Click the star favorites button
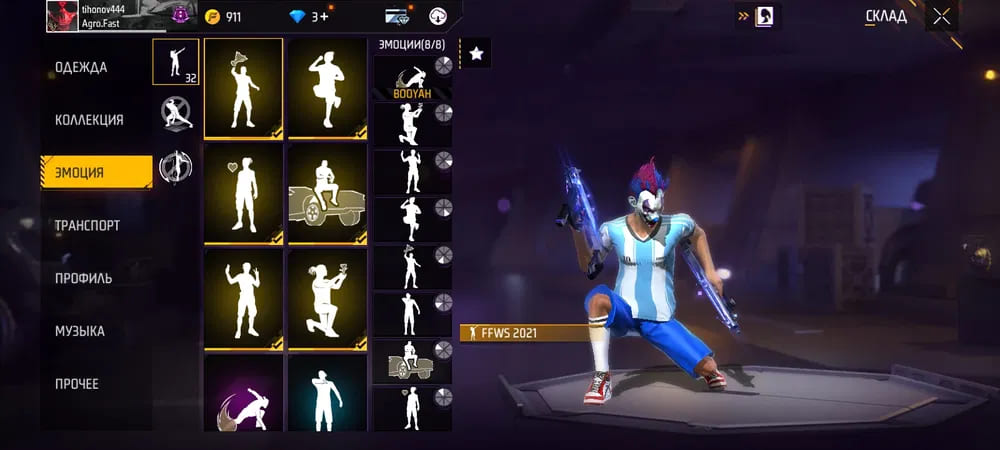The height and width of the screenshot is (450, 1000). pos(476,54)
